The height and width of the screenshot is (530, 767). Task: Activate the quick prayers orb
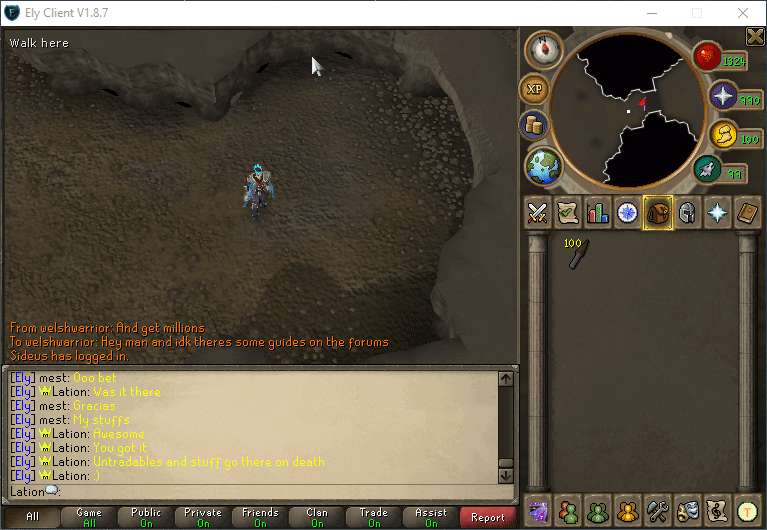click(x=723, y=95)
